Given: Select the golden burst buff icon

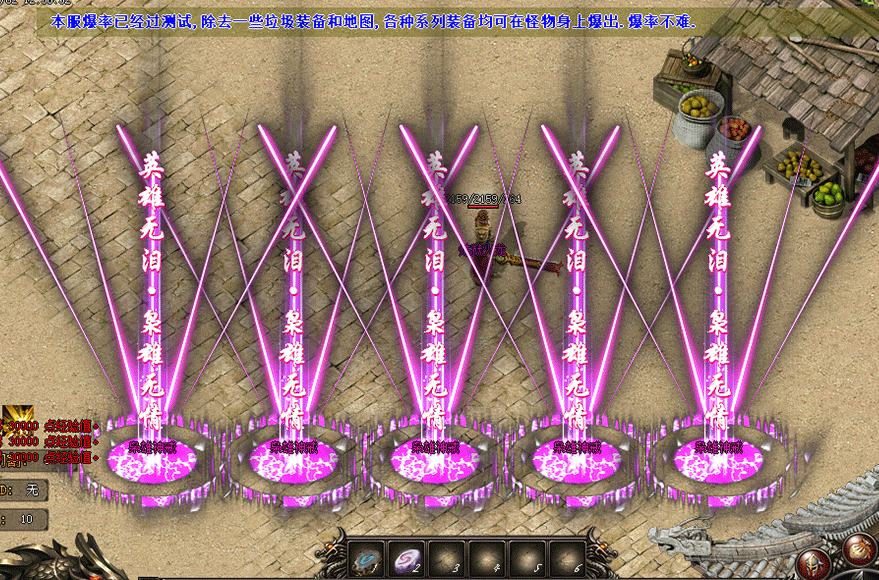Looking at the screenshot, I should coord(17,421).
